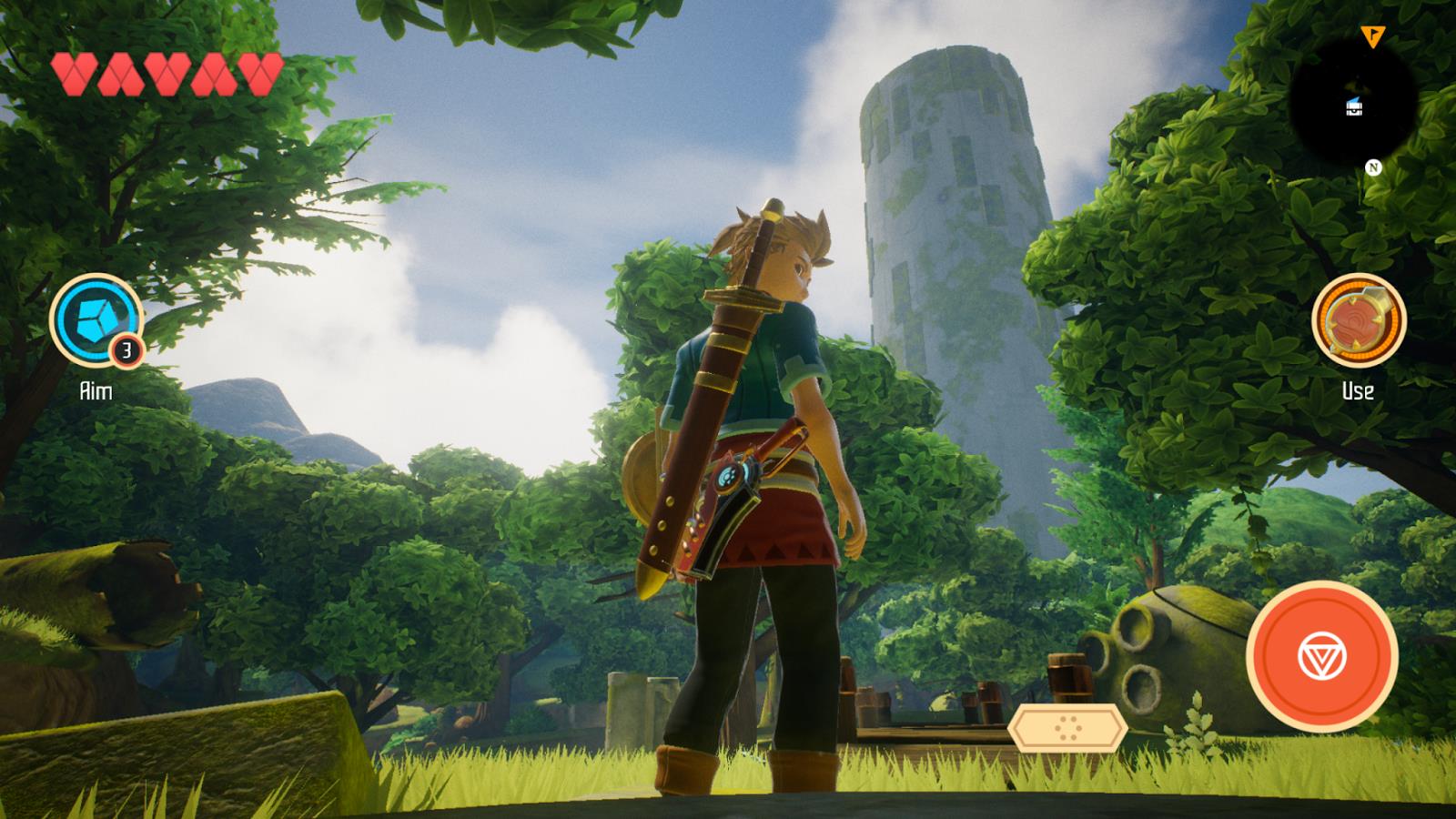Click the blue player arrow on the minimap
This screenshot has height=819, width=1456.
click(x=1354, y=100)
